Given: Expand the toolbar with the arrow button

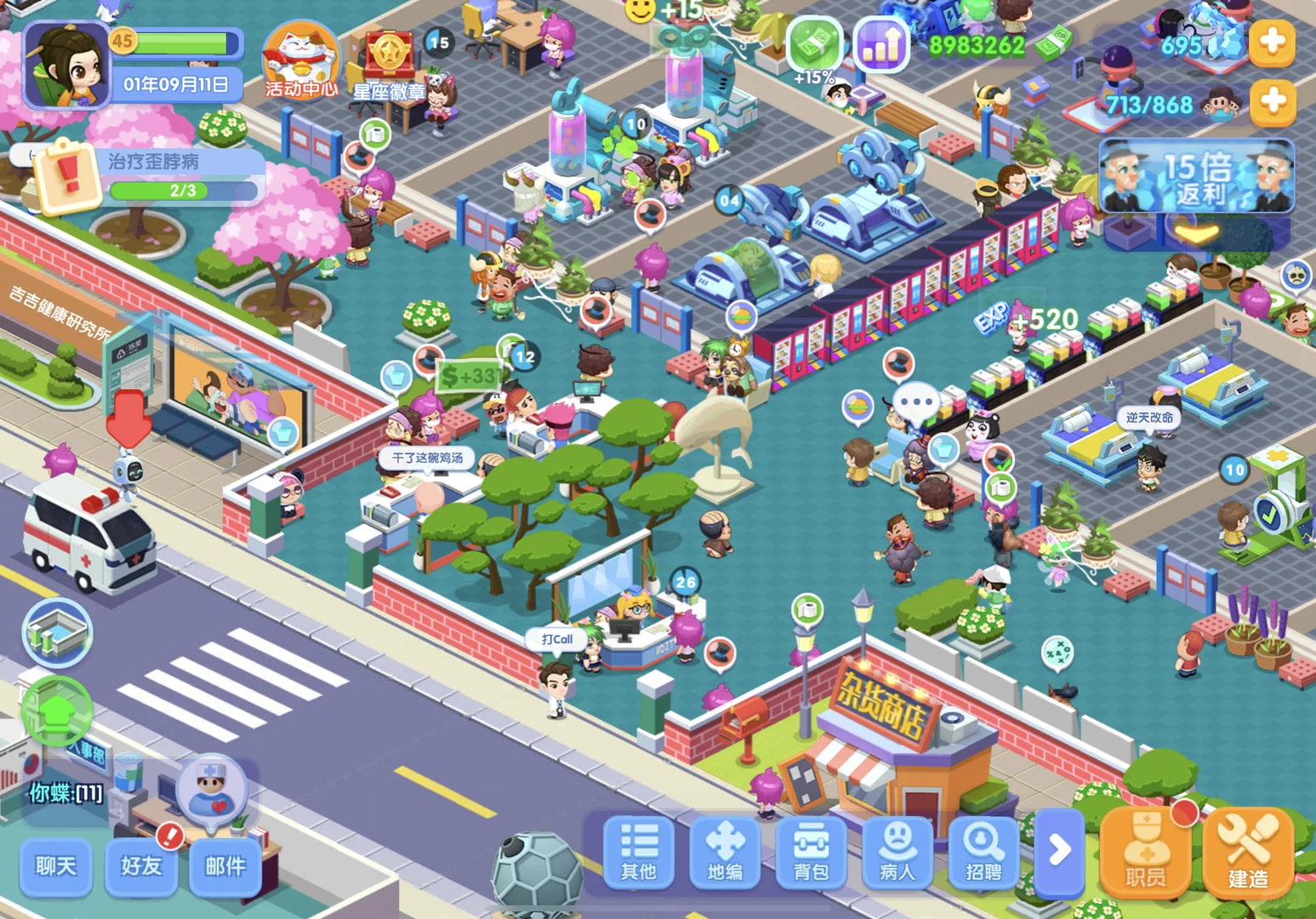Looking at the screenshot, I should [1060, 849].
